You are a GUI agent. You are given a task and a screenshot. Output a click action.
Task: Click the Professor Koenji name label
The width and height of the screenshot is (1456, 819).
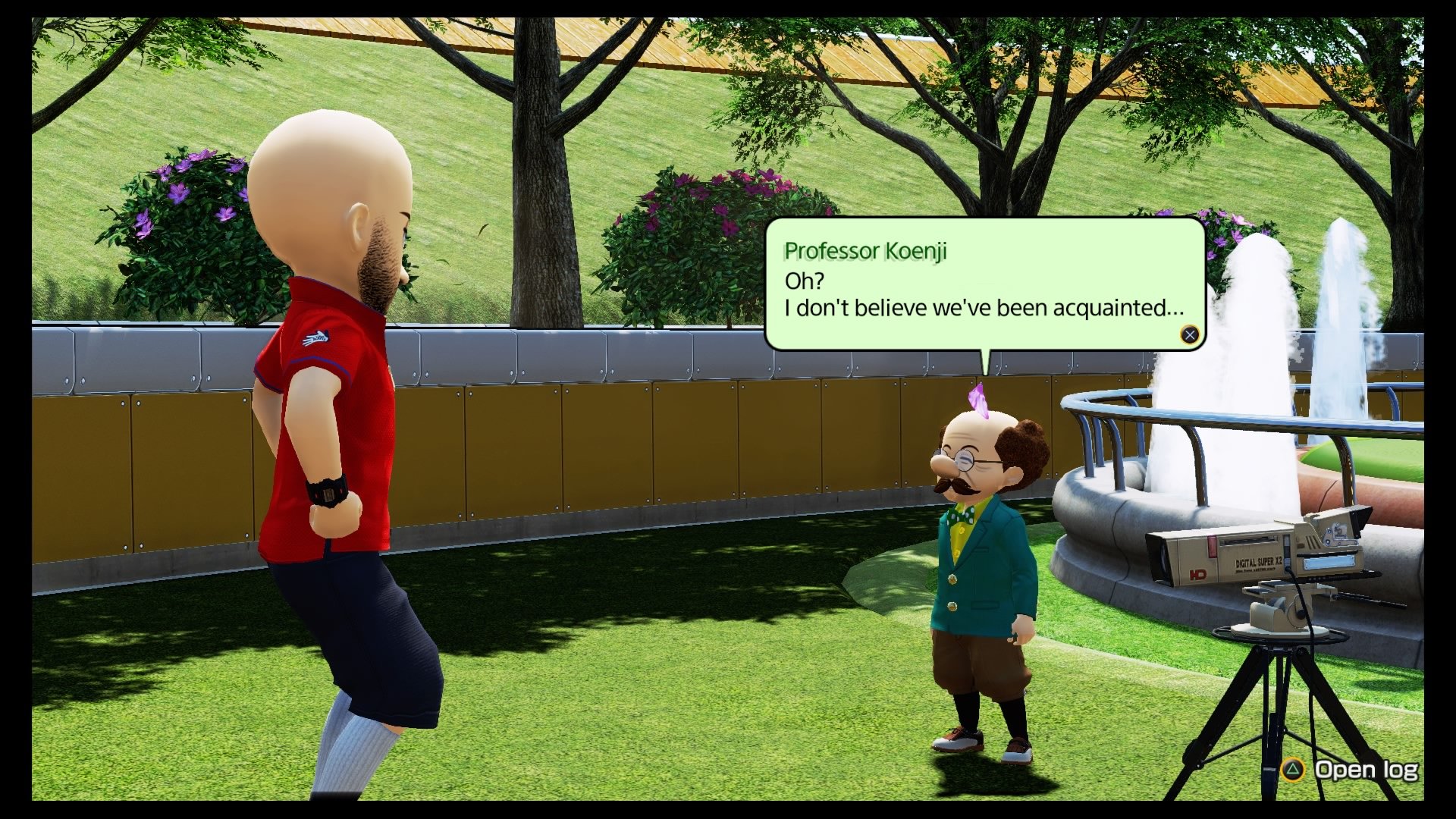[x=865, y=251]
